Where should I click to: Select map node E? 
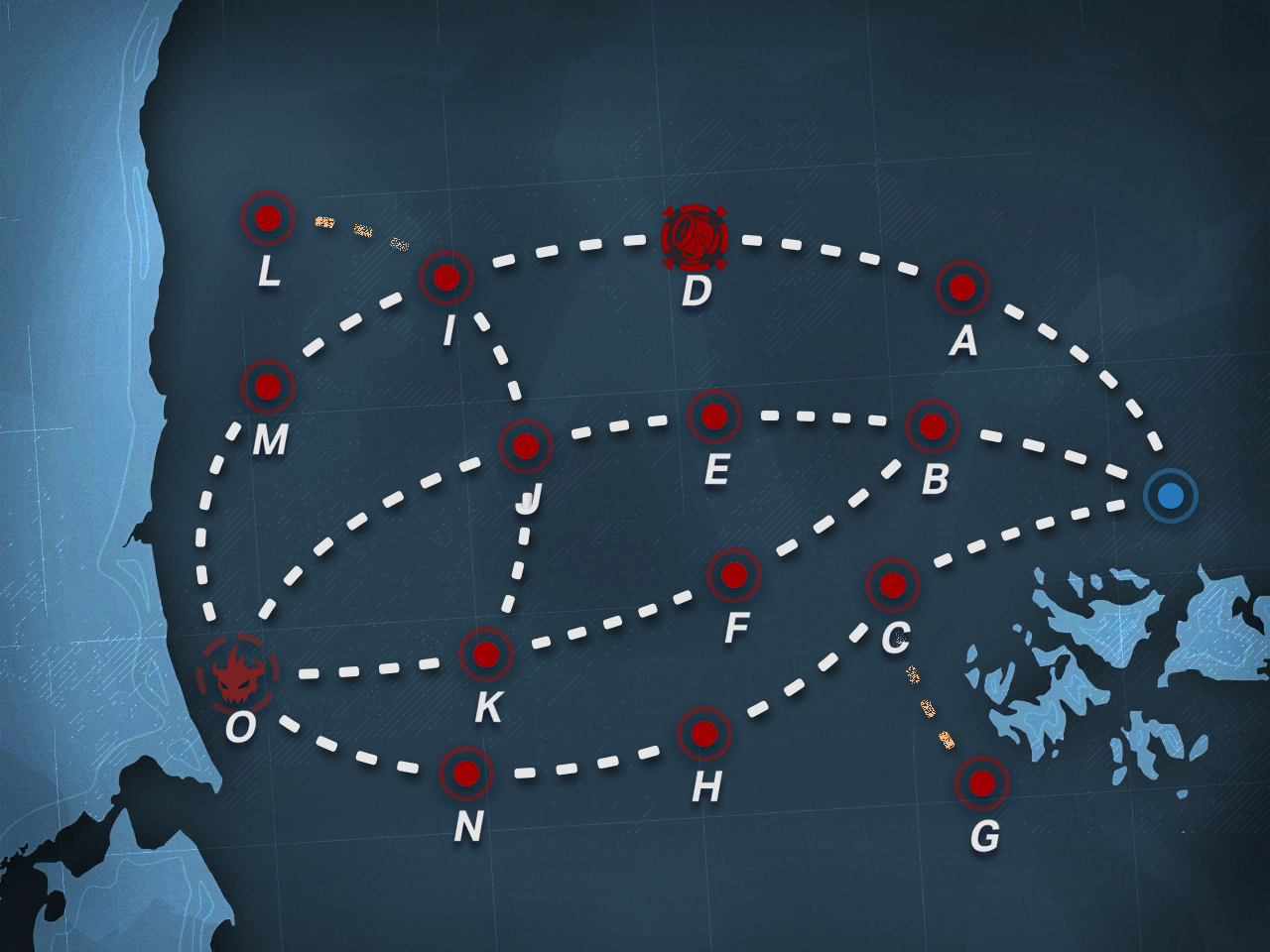[x=714, y=416]
